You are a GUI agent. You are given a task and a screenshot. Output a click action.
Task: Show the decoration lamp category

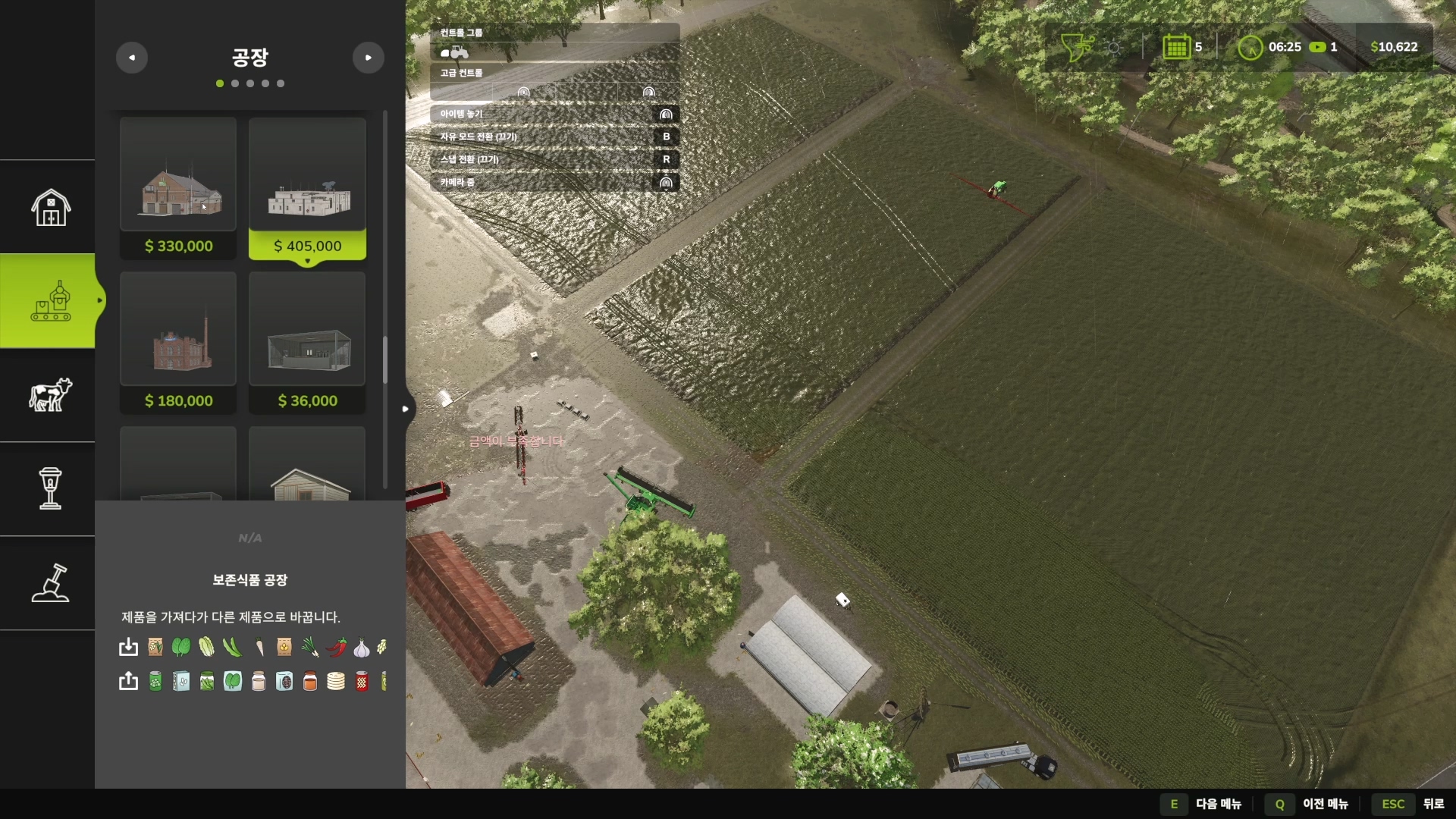pos(50,488)
